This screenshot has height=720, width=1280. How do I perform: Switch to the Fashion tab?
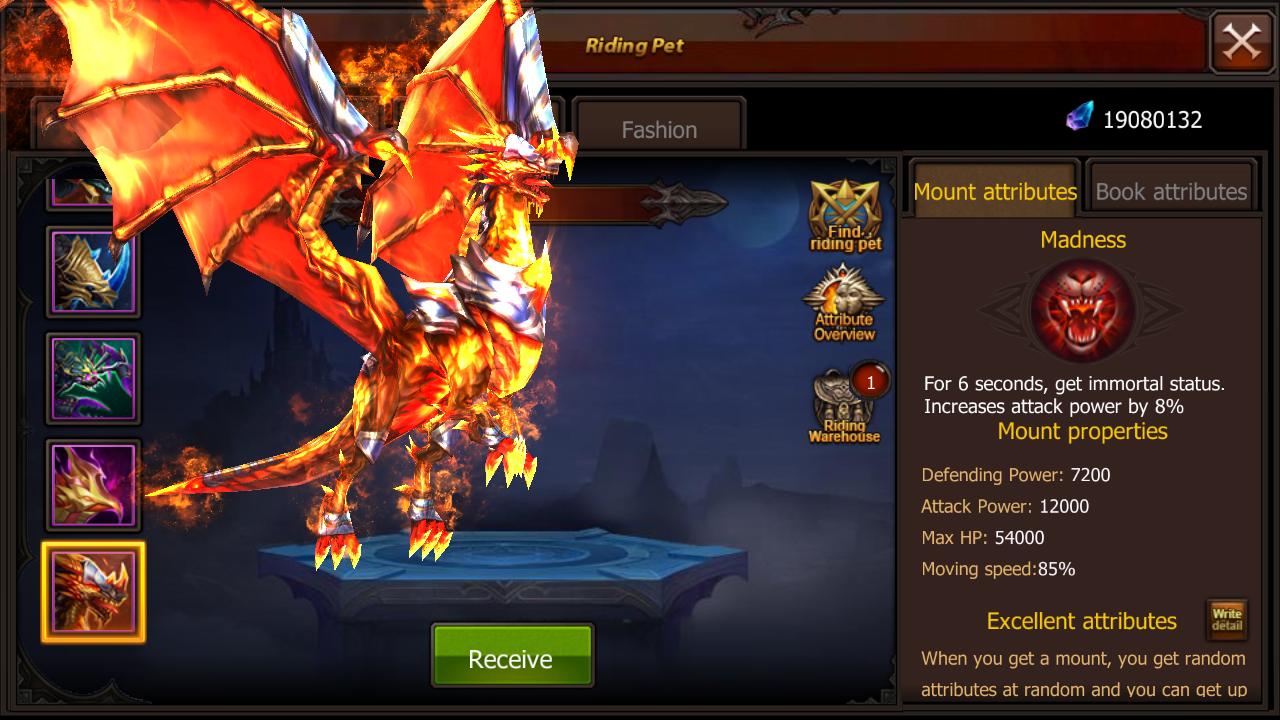659,129
